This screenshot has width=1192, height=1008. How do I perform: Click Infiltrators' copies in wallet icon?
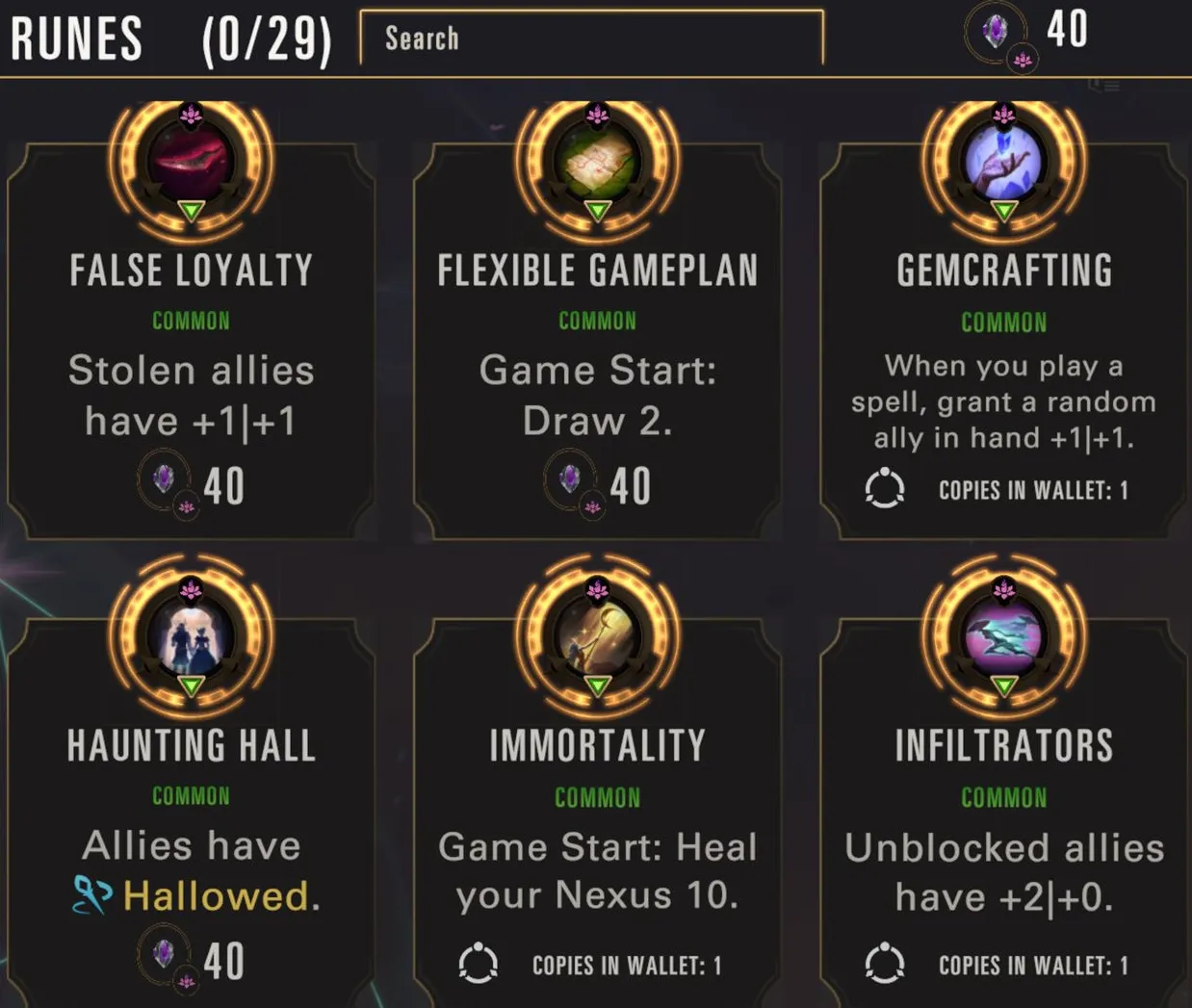[x=885, y=964]
